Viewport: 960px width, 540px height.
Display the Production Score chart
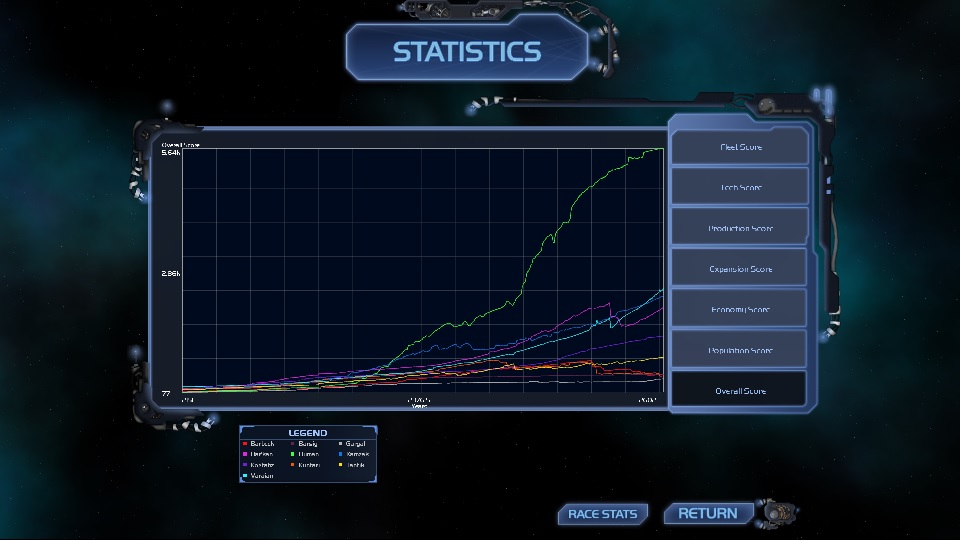pos(739,228)
